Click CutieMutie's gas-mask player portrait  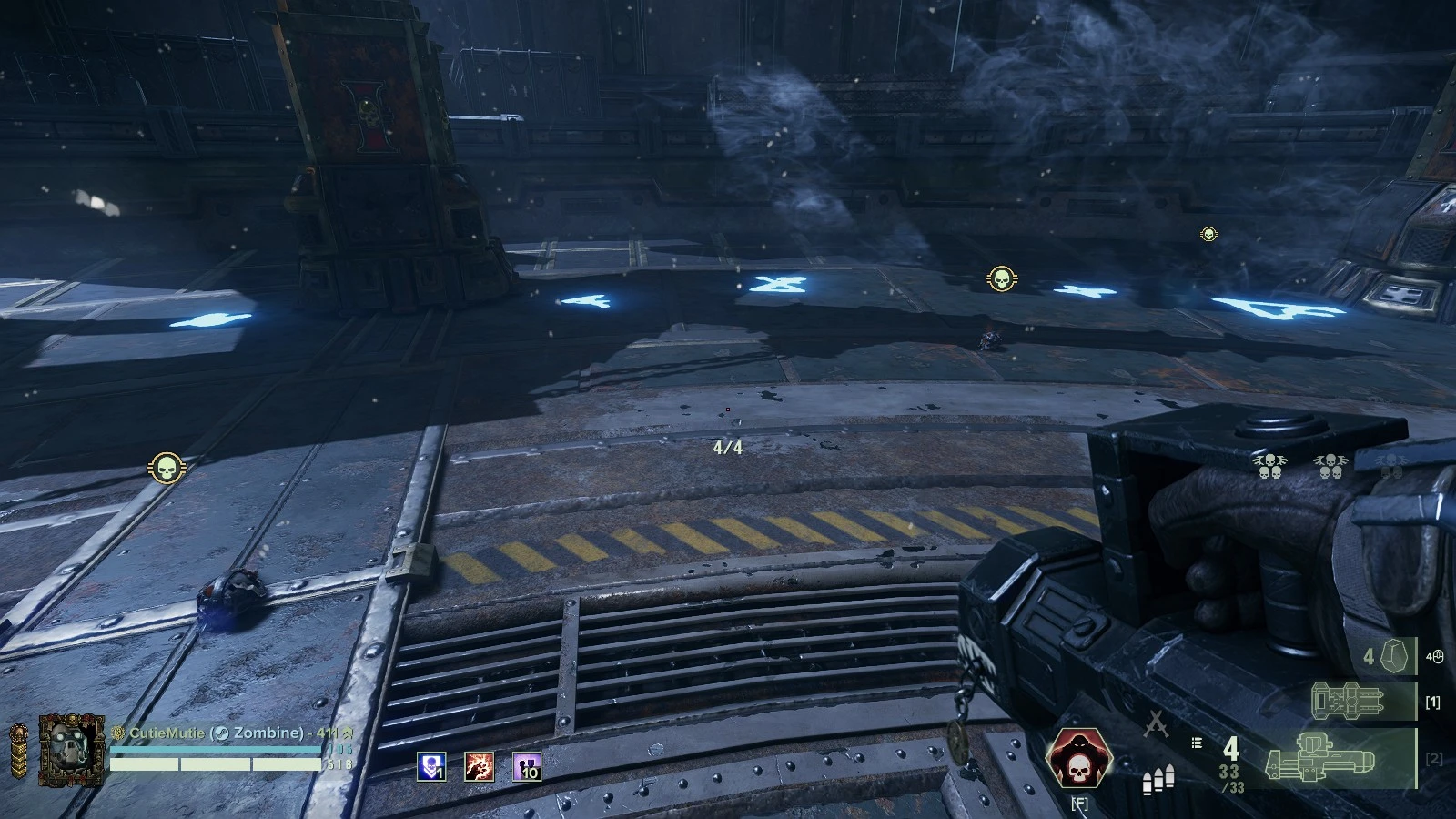tap(71, 749)
